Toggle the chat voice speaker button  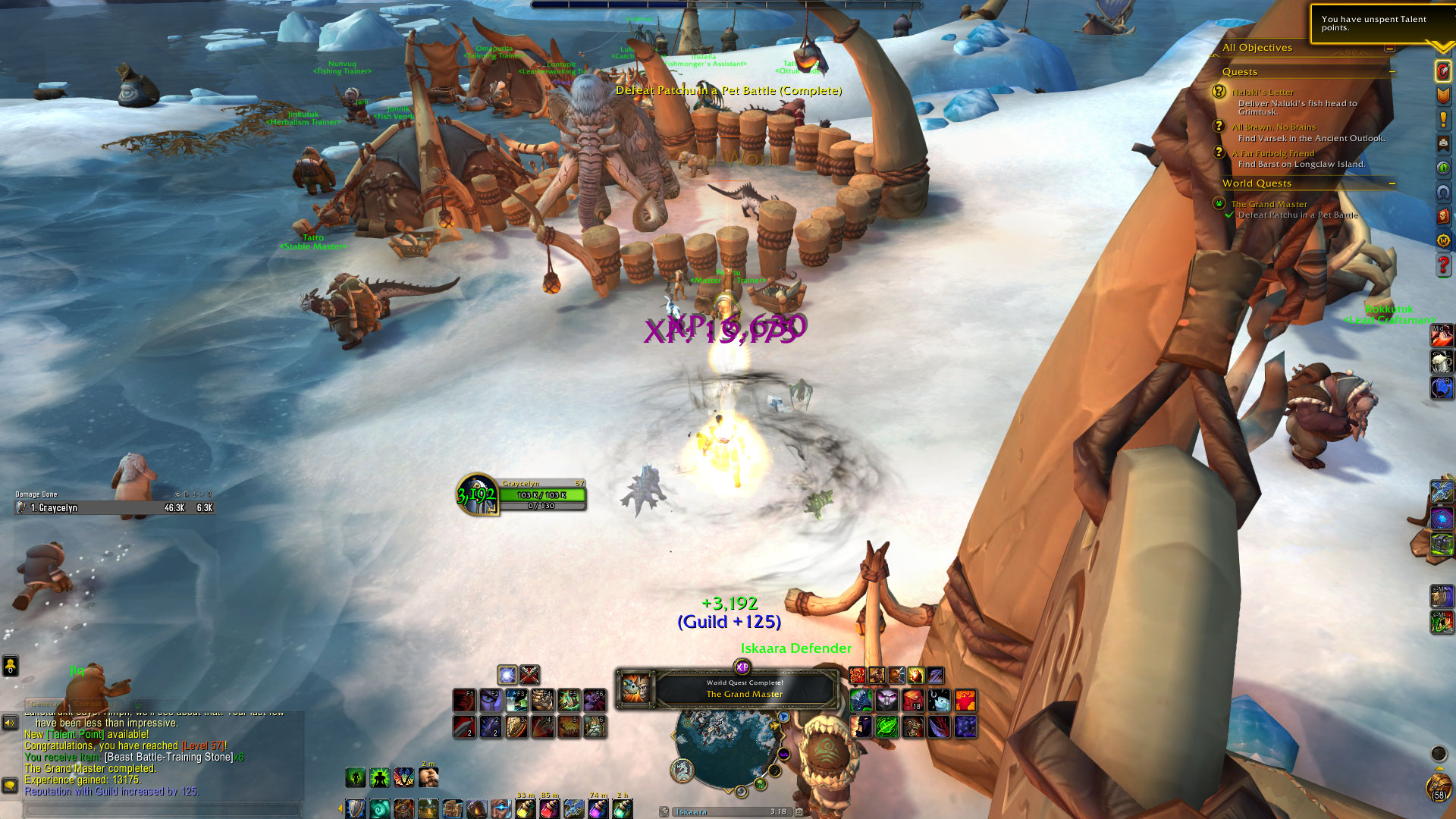[x=10, y=723]
